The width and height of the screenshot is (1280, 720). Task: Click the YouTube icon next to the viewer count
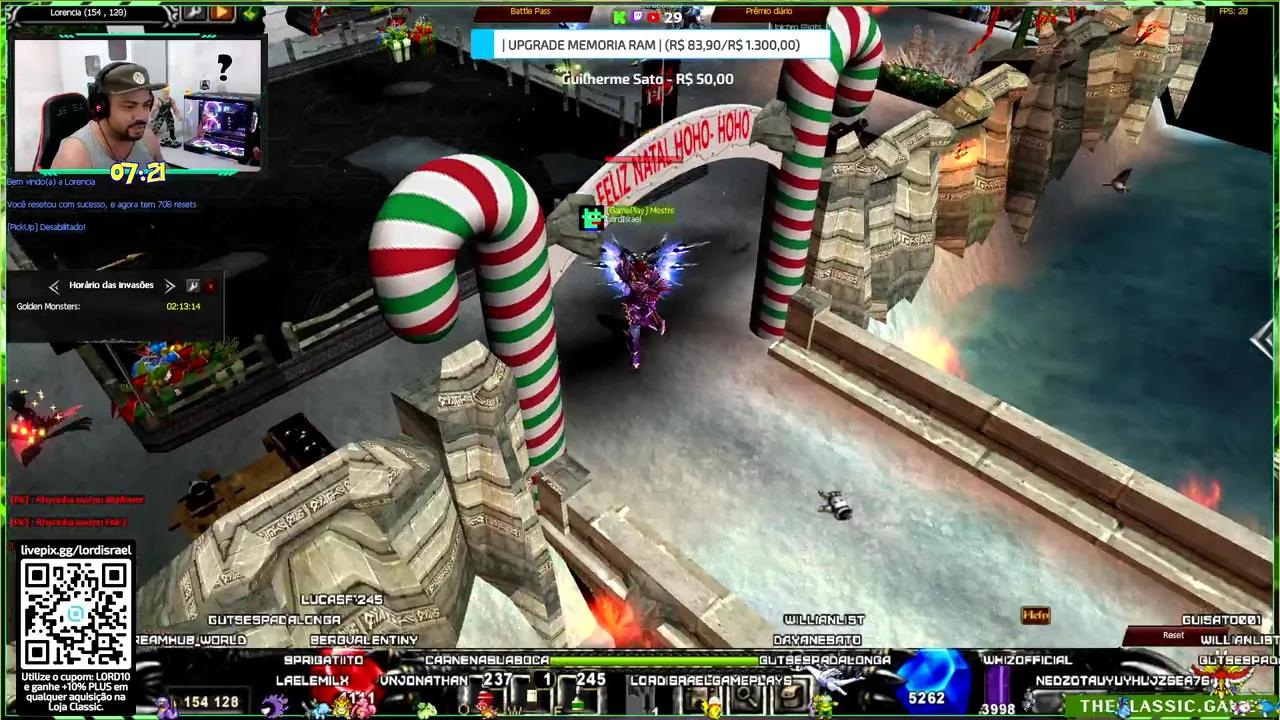coord(653,17)
